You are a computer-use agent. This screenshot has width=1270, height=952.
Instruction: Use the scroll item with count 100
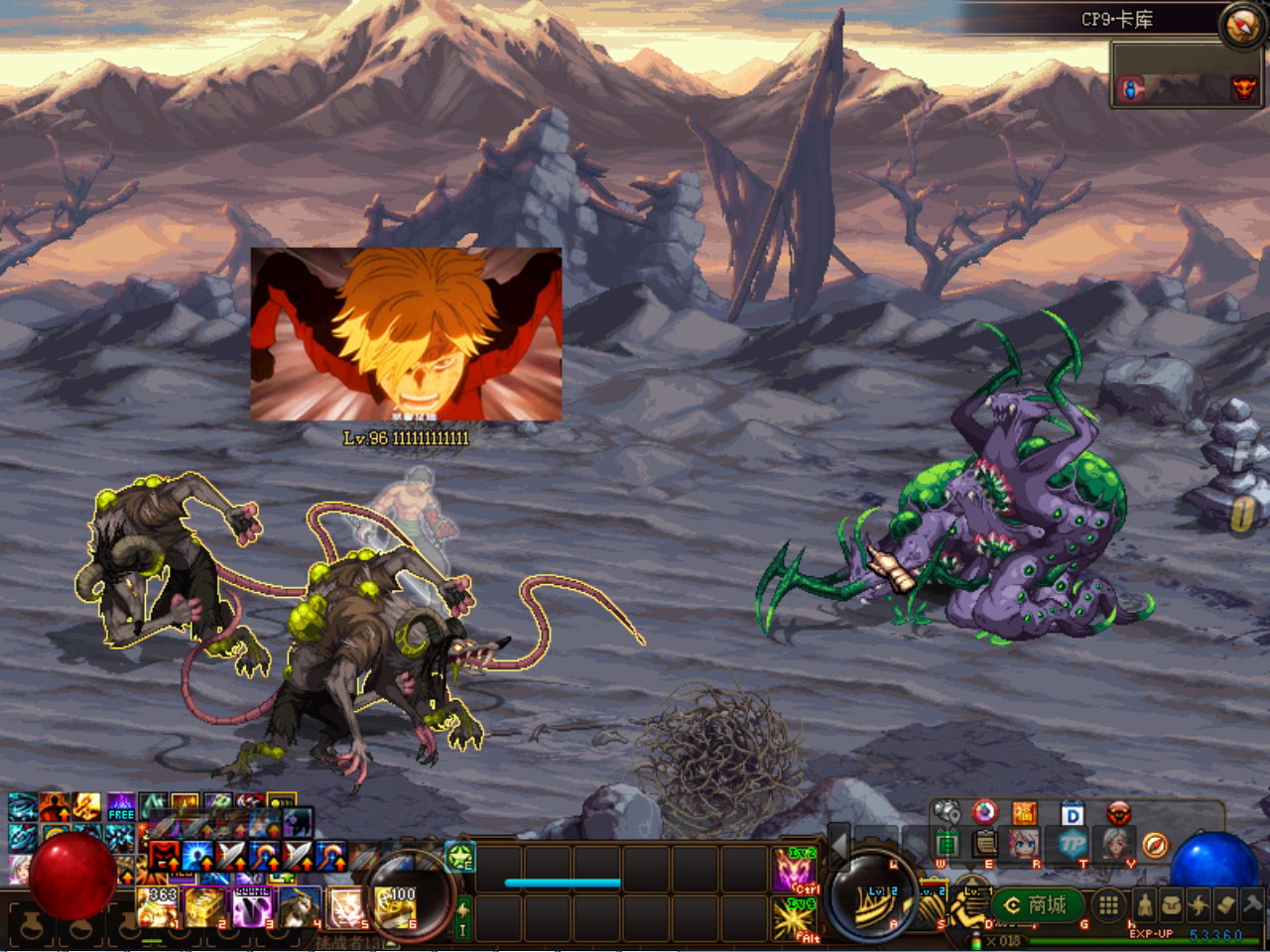click(395, 907)
